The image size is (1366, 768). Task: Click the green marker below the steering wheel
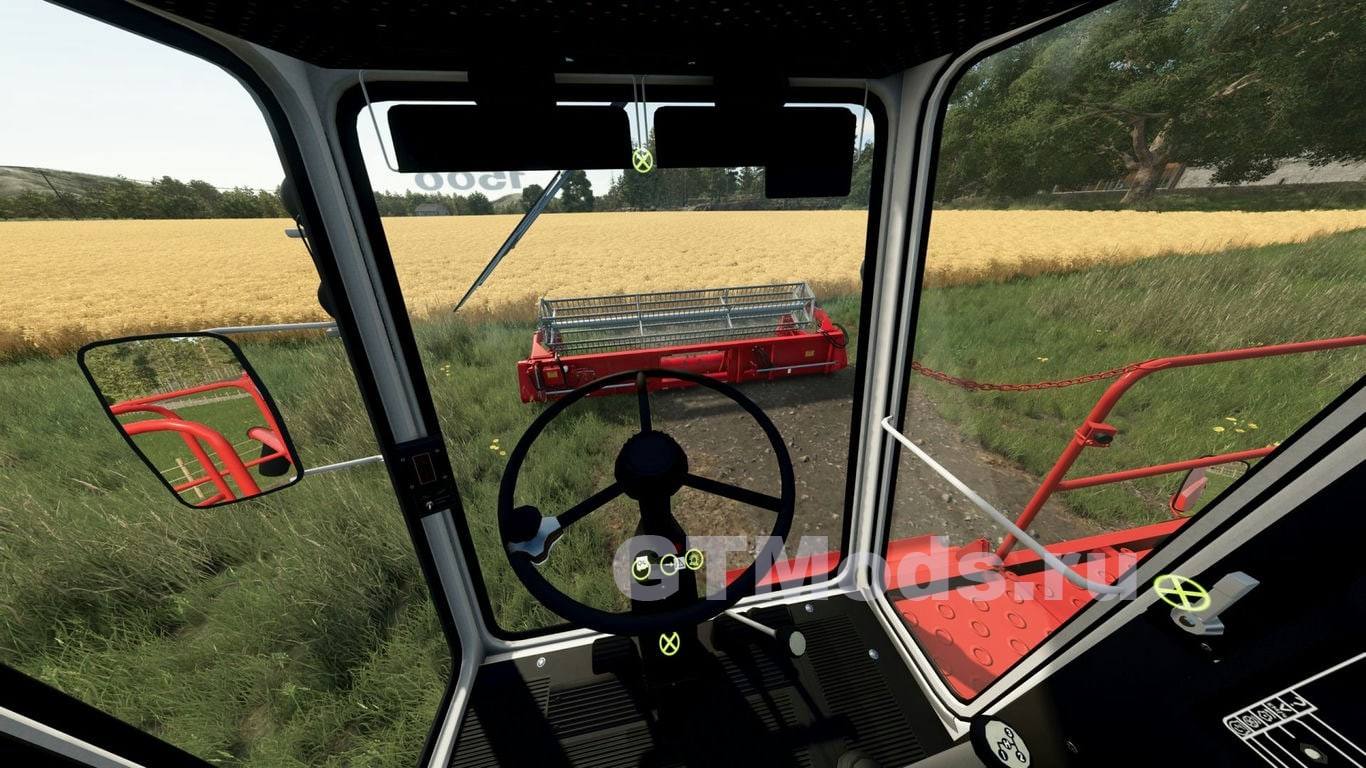coord(669,643)
